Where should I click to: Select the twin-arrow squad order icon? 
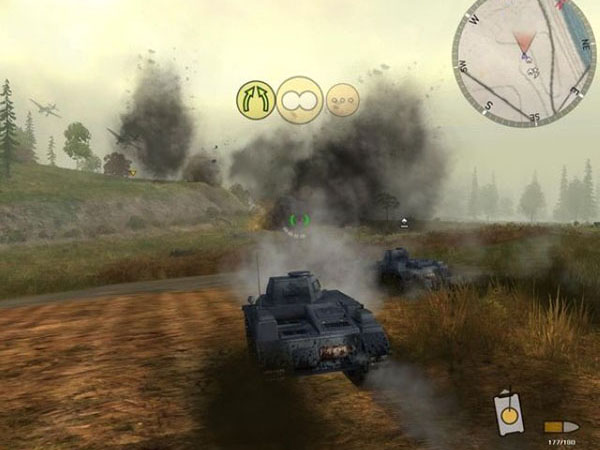click(x=255, y=99)
